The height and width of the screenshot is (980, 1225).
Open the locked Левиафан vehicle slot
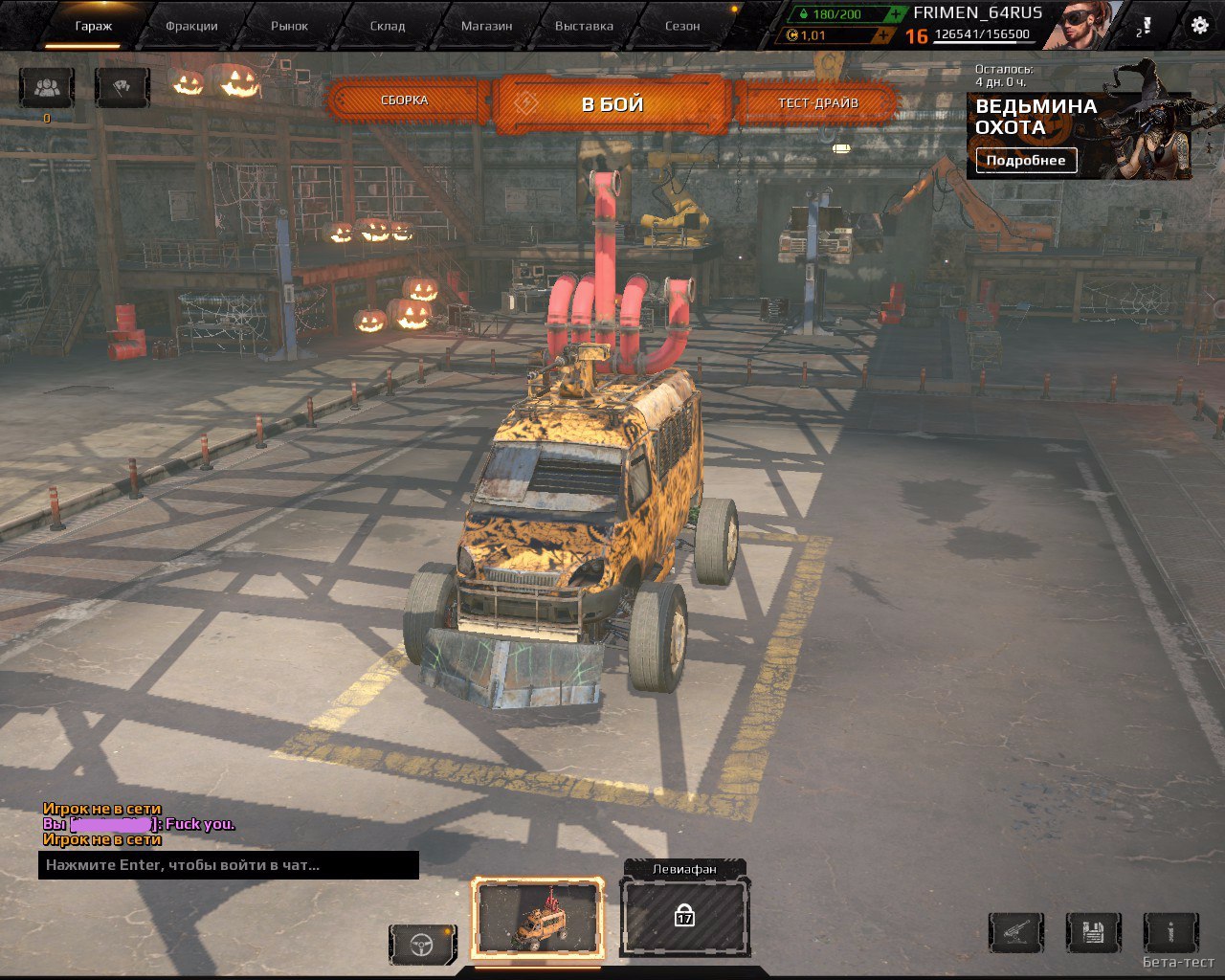684,916
